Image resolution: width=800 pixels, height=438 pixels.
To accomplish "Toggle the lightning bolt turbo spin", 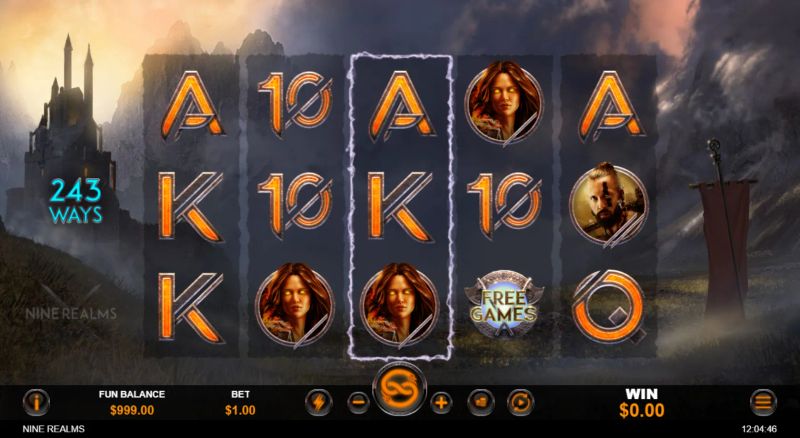I will [317, 402].
